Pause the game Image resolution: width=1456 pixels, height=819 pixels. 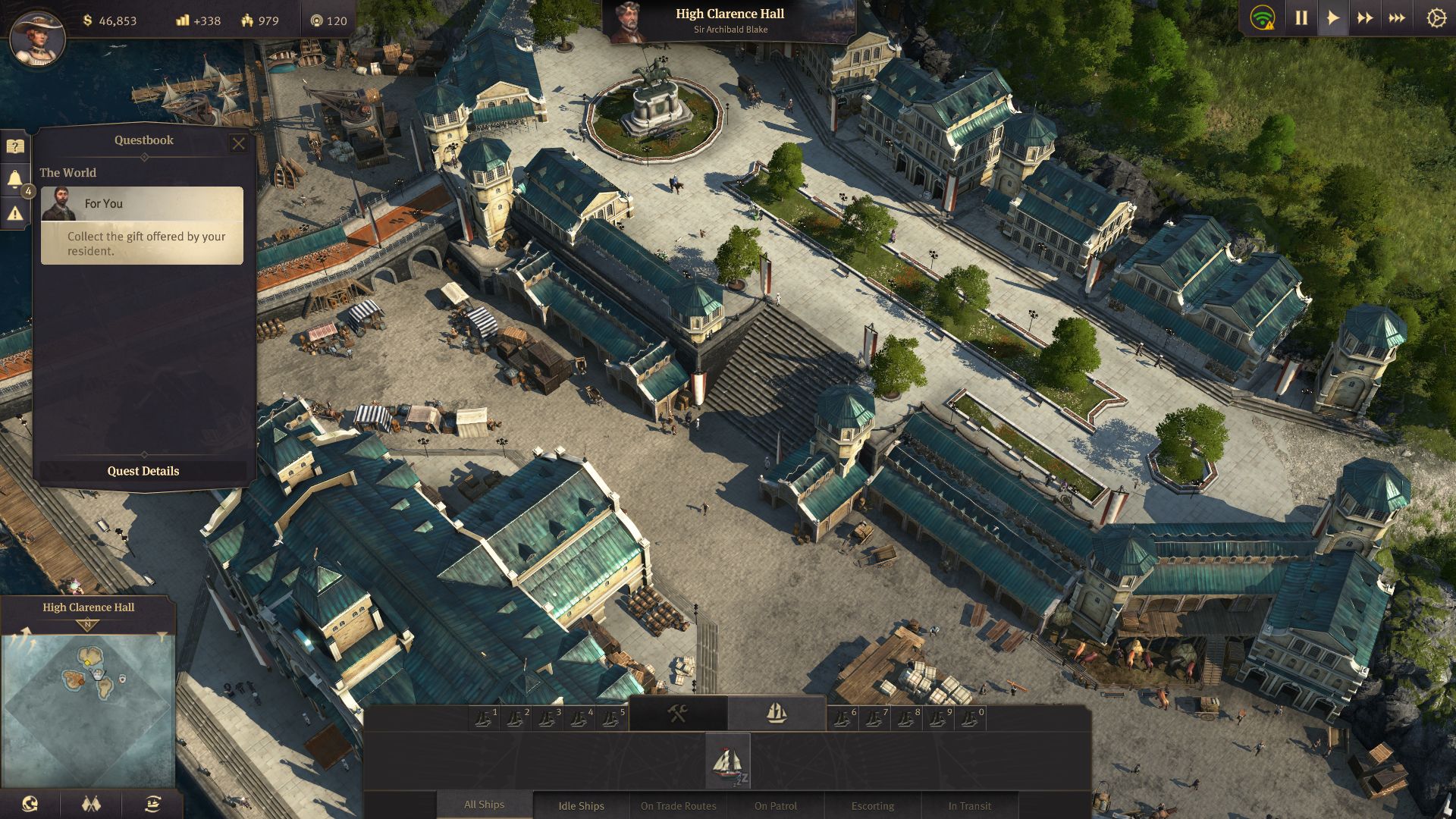click(1301, 18)
